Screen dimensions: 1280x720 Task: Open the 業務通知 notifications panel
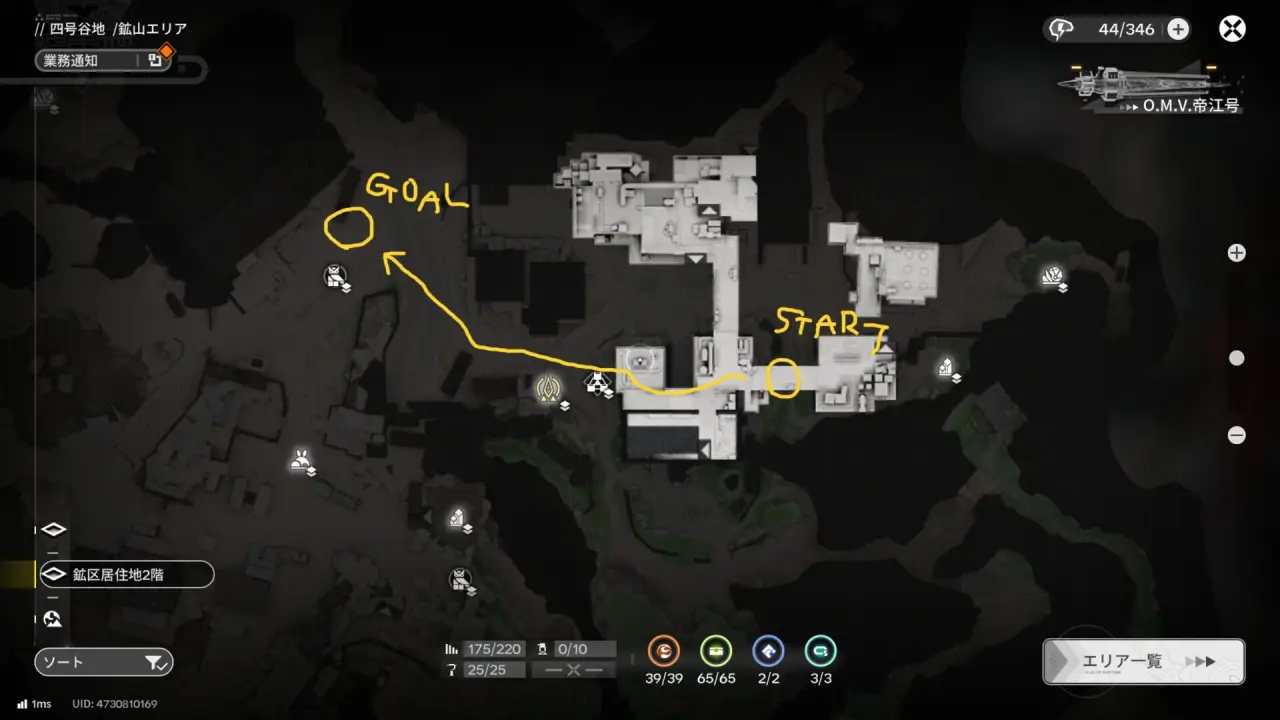pyautogui.click(x=102, y=60)
